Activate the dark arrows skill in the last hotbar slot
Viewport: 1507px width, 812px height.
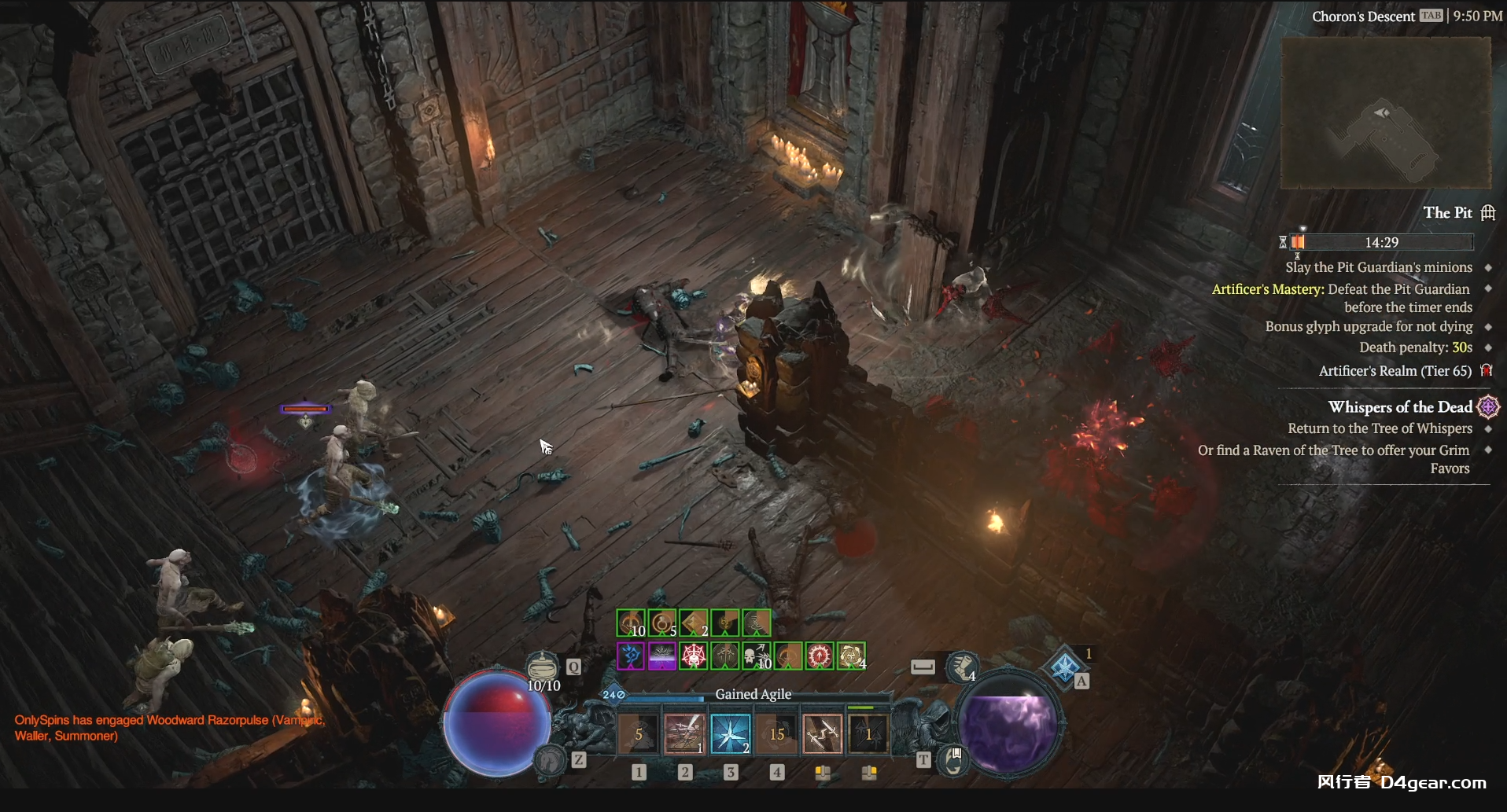pyautogui.click(x=868, y=734)
